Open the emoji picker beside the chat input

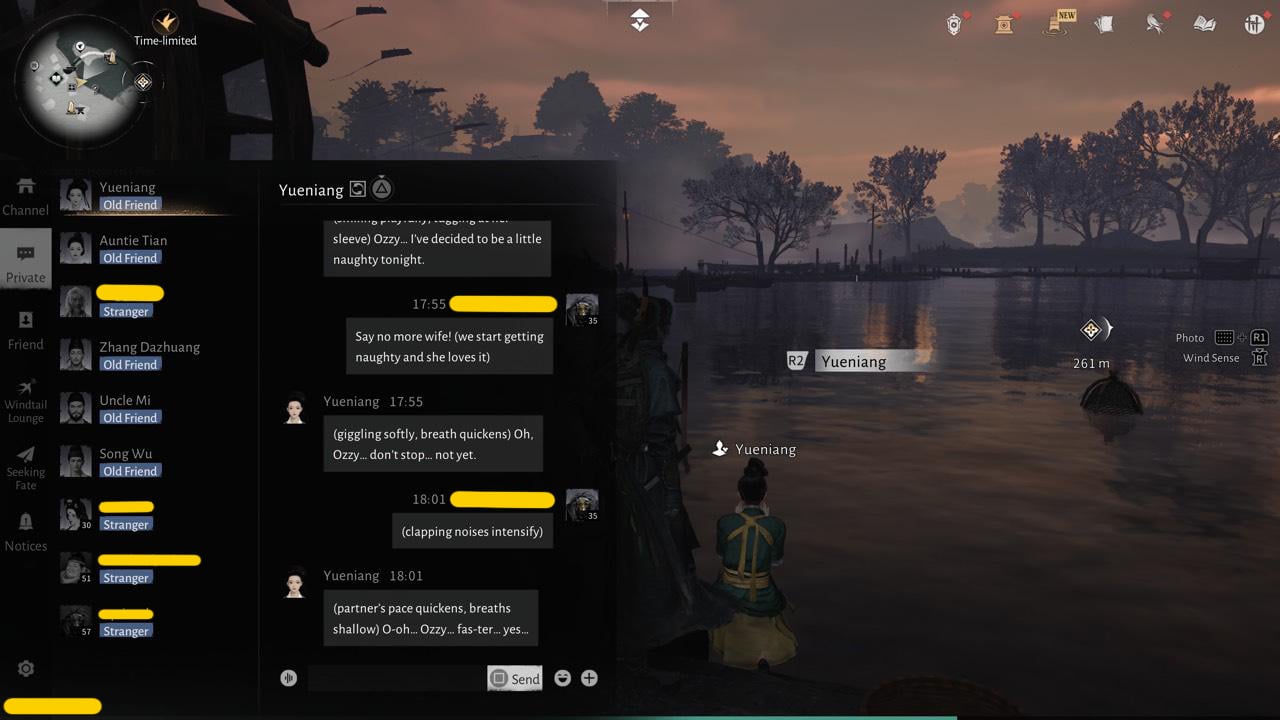coord(562,677)
